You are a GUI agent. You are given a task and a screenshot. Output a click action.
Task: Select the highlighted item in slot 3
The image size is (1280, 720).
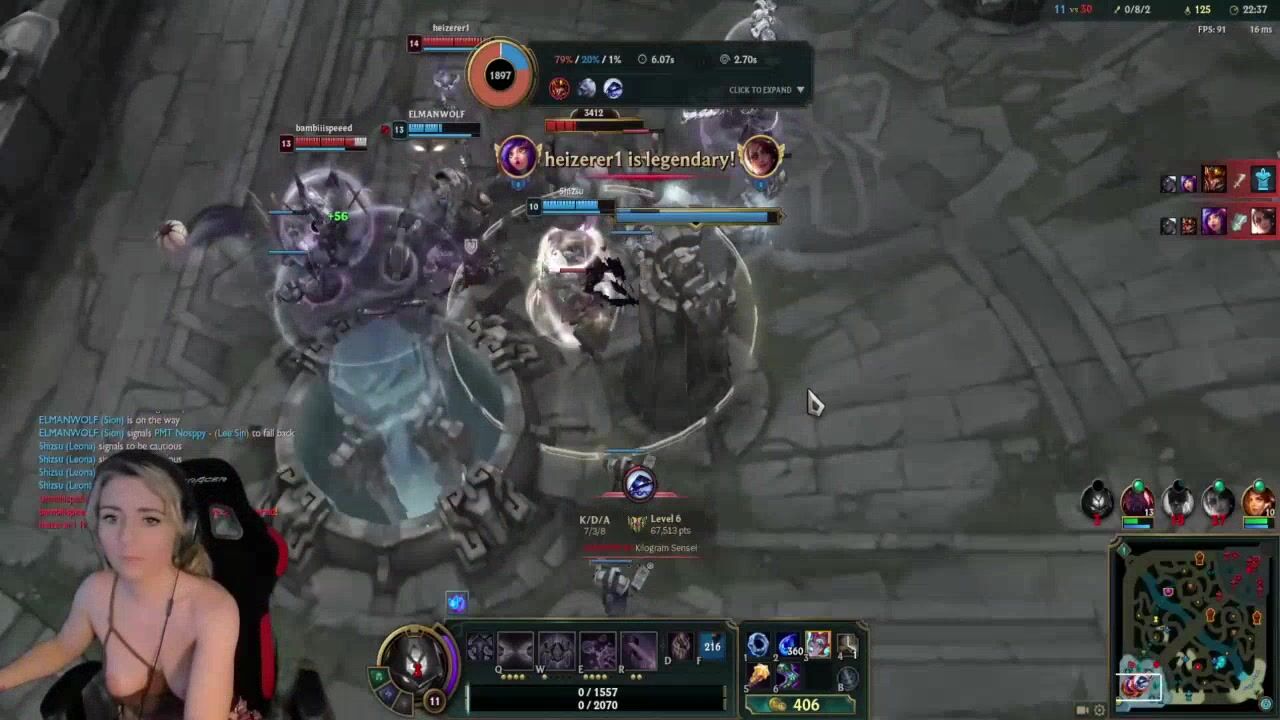coord(818,646)
